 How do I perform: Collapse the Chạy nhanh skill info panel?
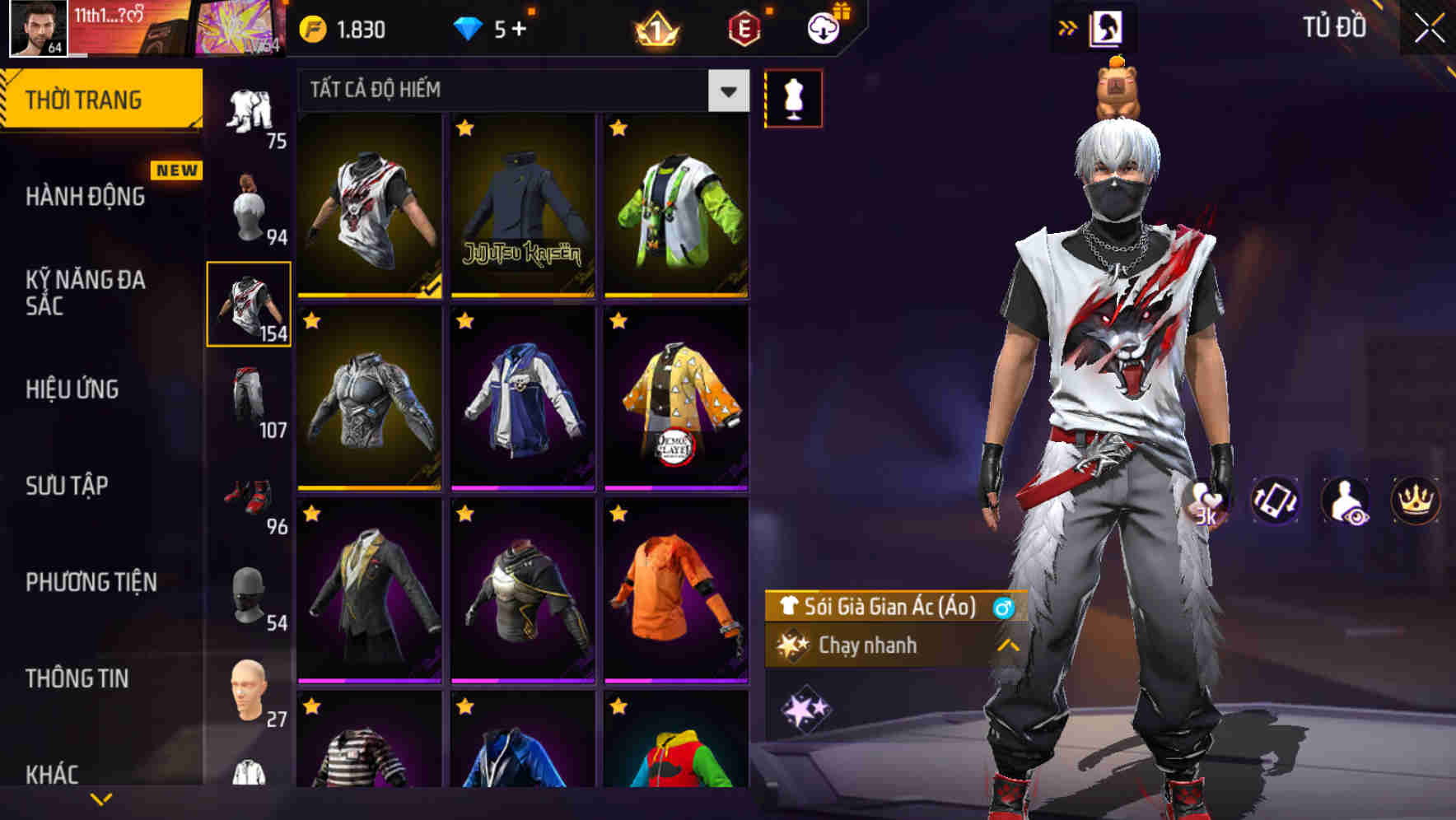[1006, 645]
